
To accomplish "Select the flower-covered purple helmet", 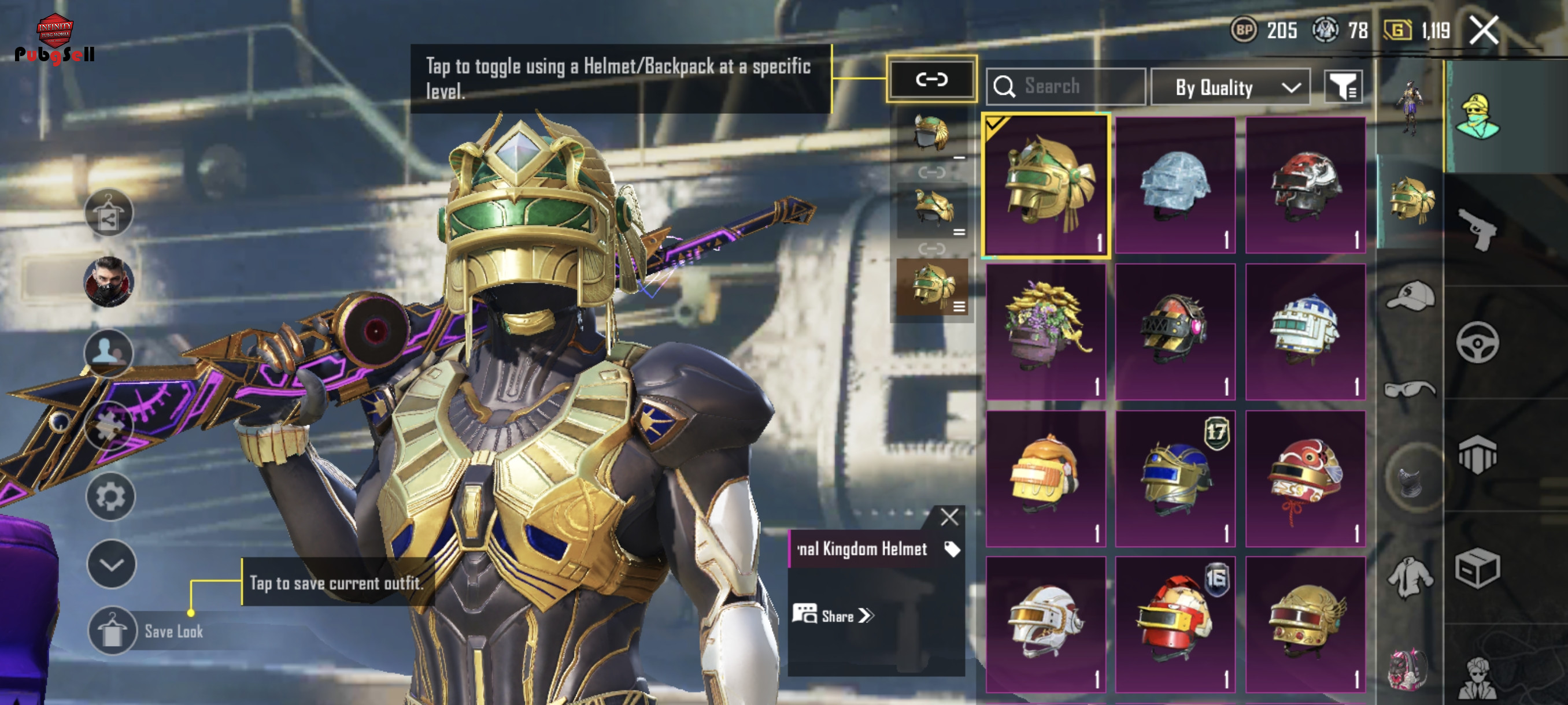I will tap(1046, 332).
